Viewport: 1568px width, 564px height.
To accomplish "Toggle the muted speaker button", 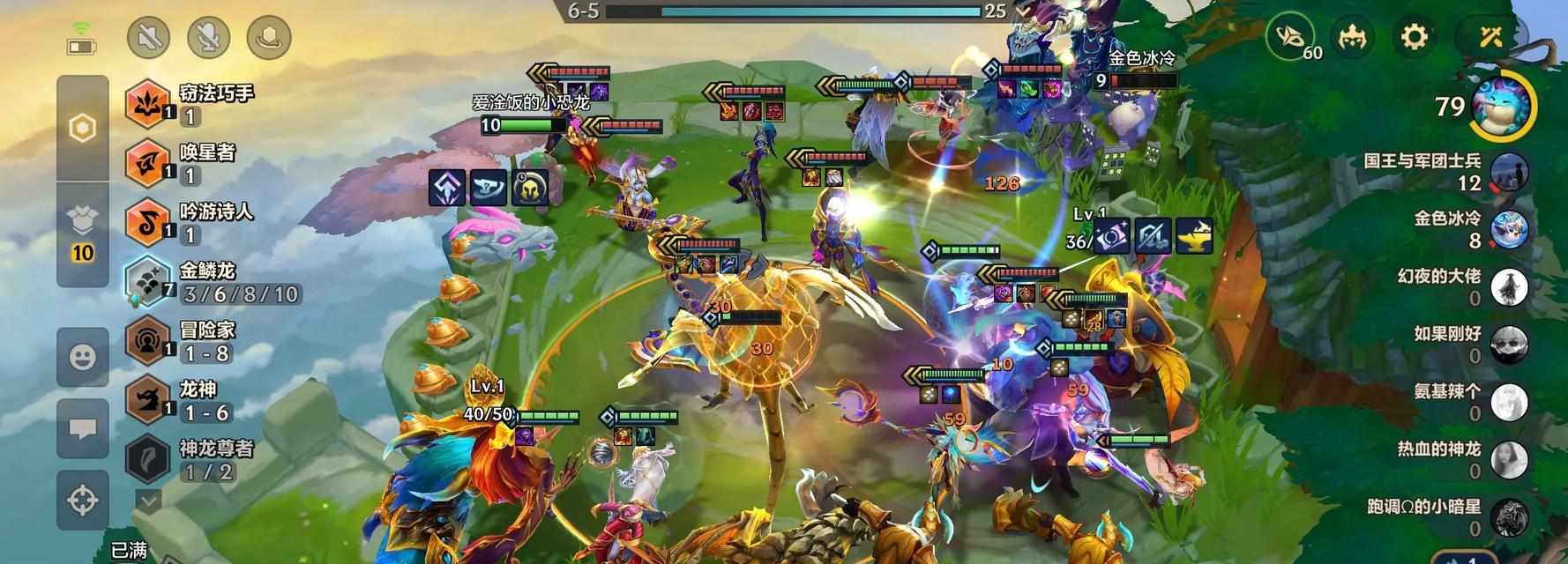I will (148, 38).
